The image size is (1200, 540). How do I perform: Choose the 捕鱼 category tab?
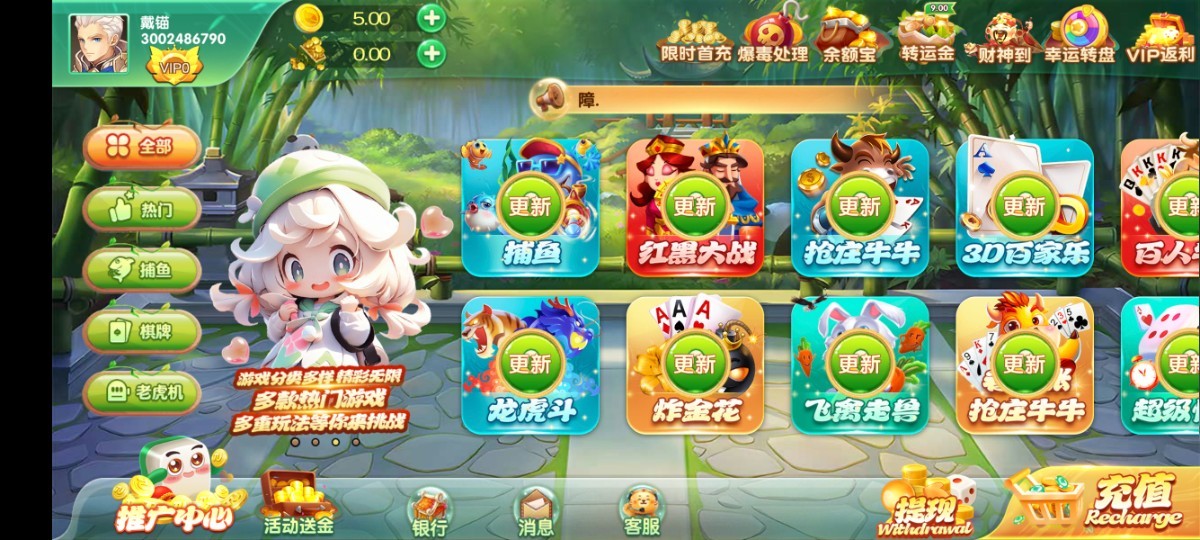[x=142, y=270]
